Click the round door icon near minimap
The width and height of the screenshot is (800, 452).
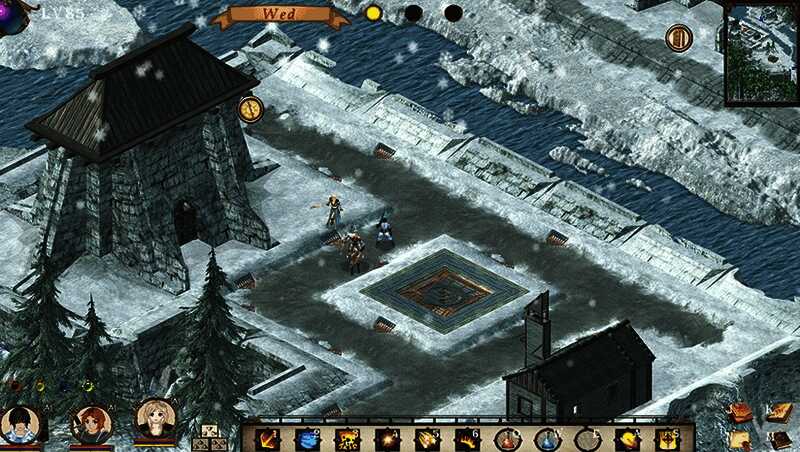point(678,38)
